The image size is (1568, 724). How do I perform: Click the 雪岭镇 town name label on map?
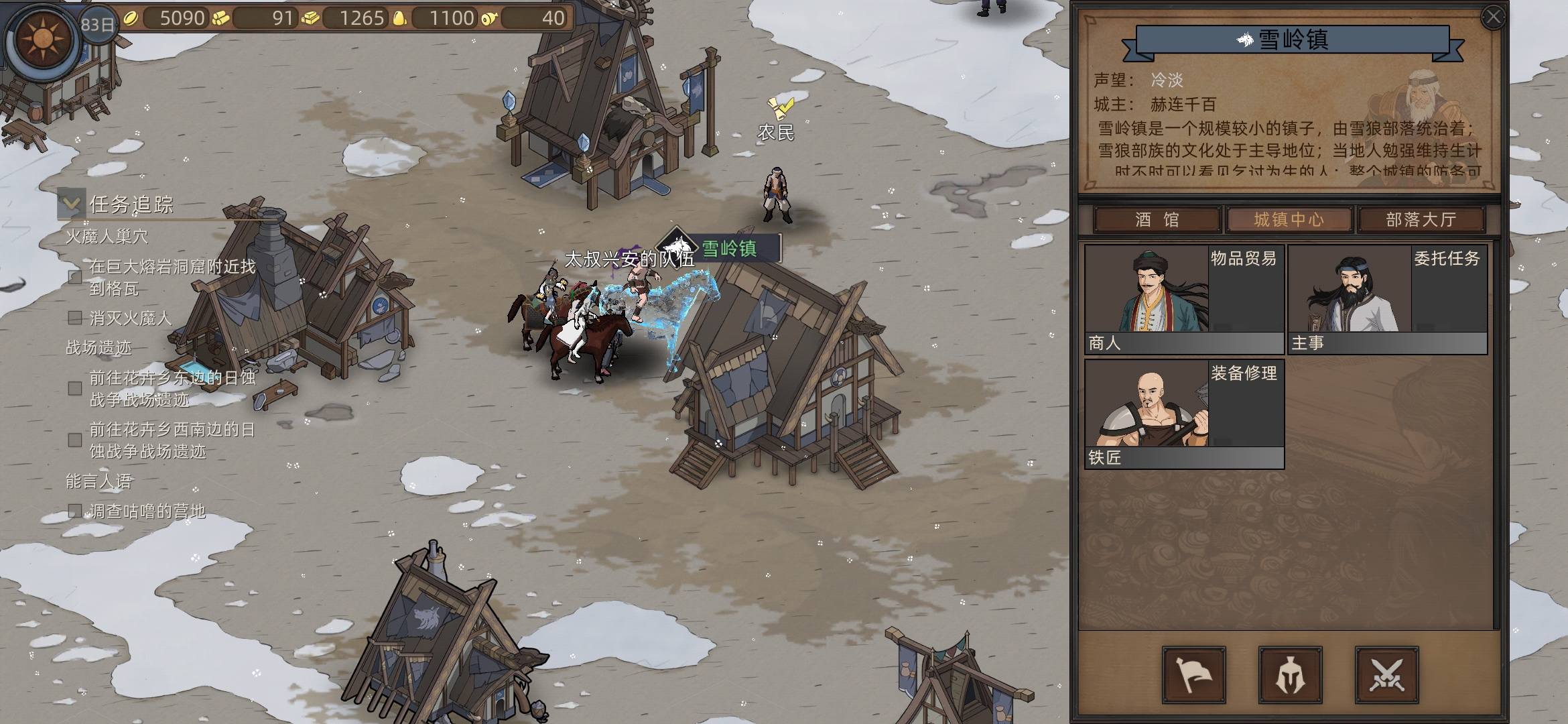click(x=728, y=249)
